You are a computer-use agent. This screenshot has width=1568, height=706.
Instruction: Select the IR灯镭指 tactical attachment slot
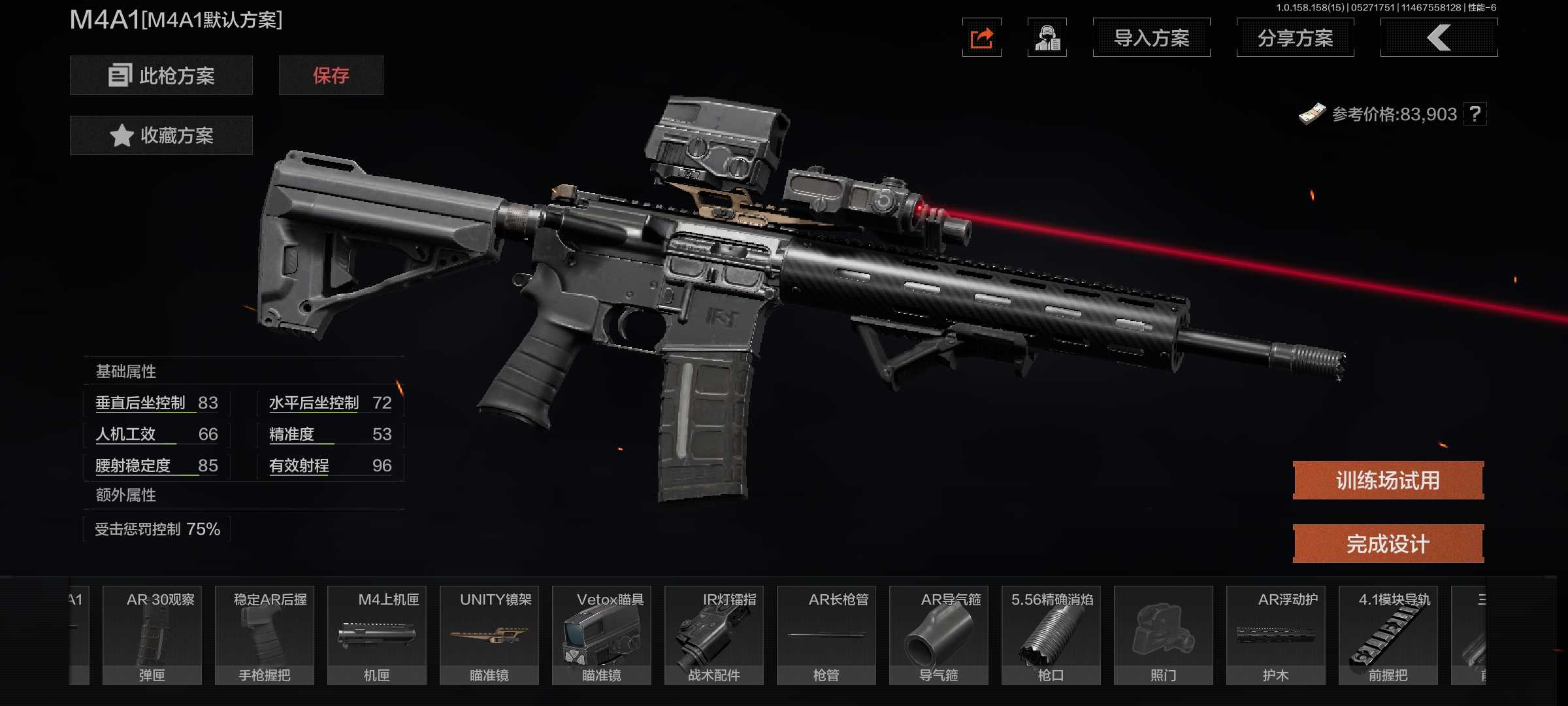(x=714, y=635)
